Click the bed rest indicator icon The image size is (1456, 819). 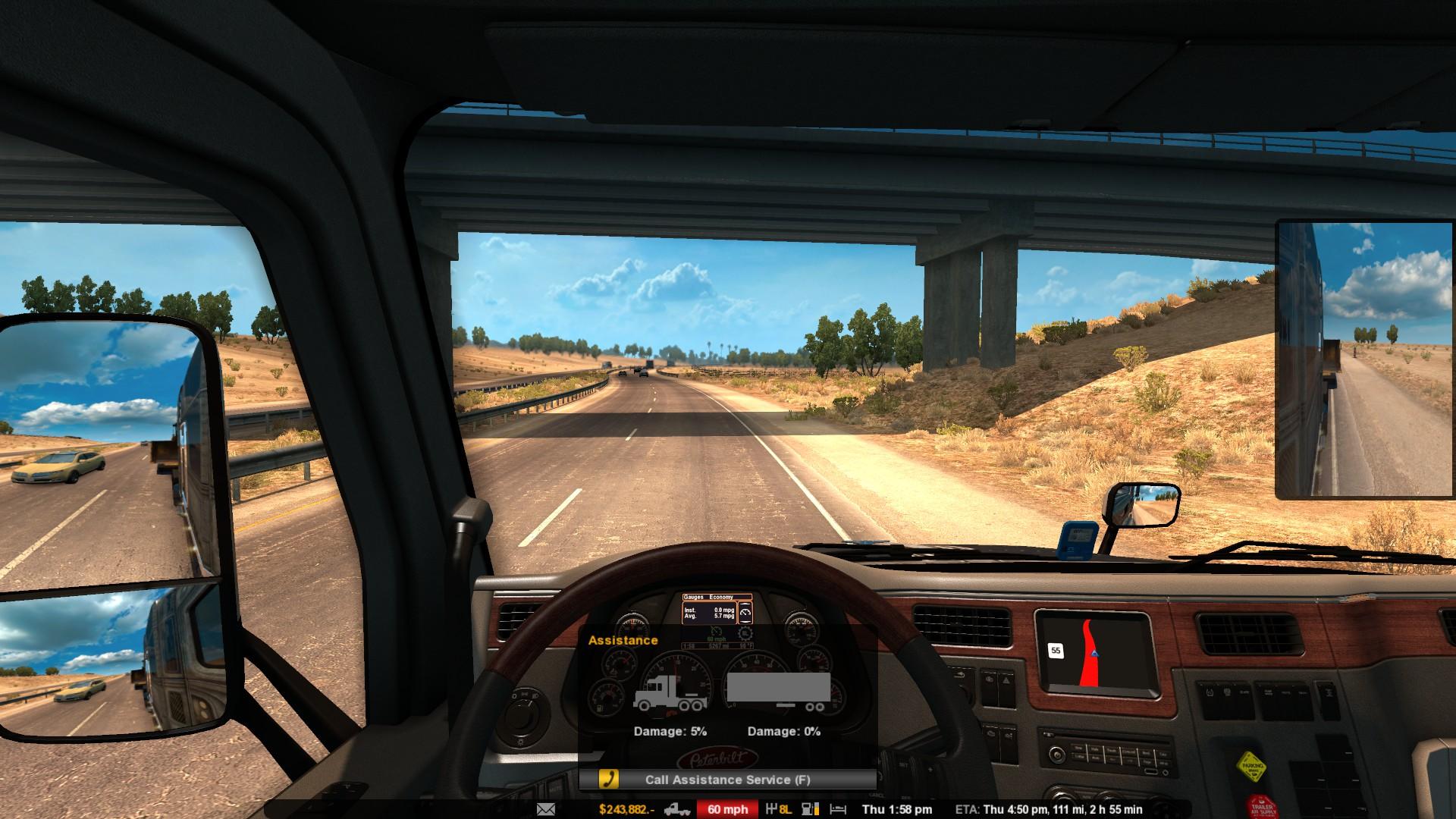838,809
